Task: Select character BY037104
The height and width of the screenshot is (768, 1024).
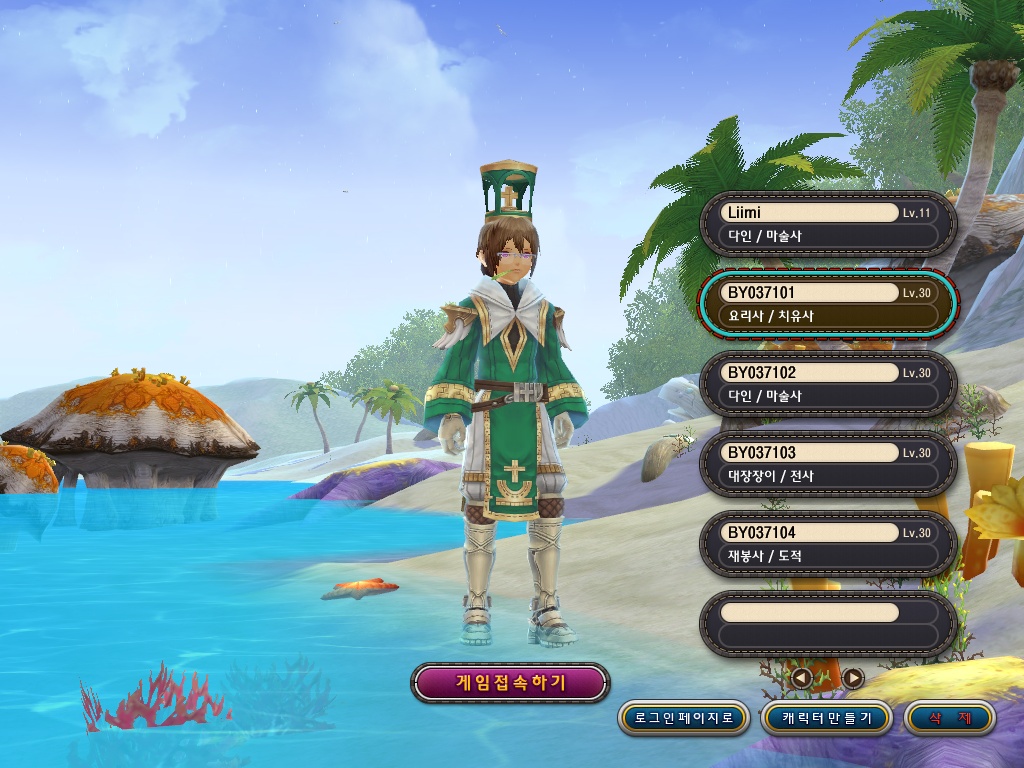Action: coord(828,544)
